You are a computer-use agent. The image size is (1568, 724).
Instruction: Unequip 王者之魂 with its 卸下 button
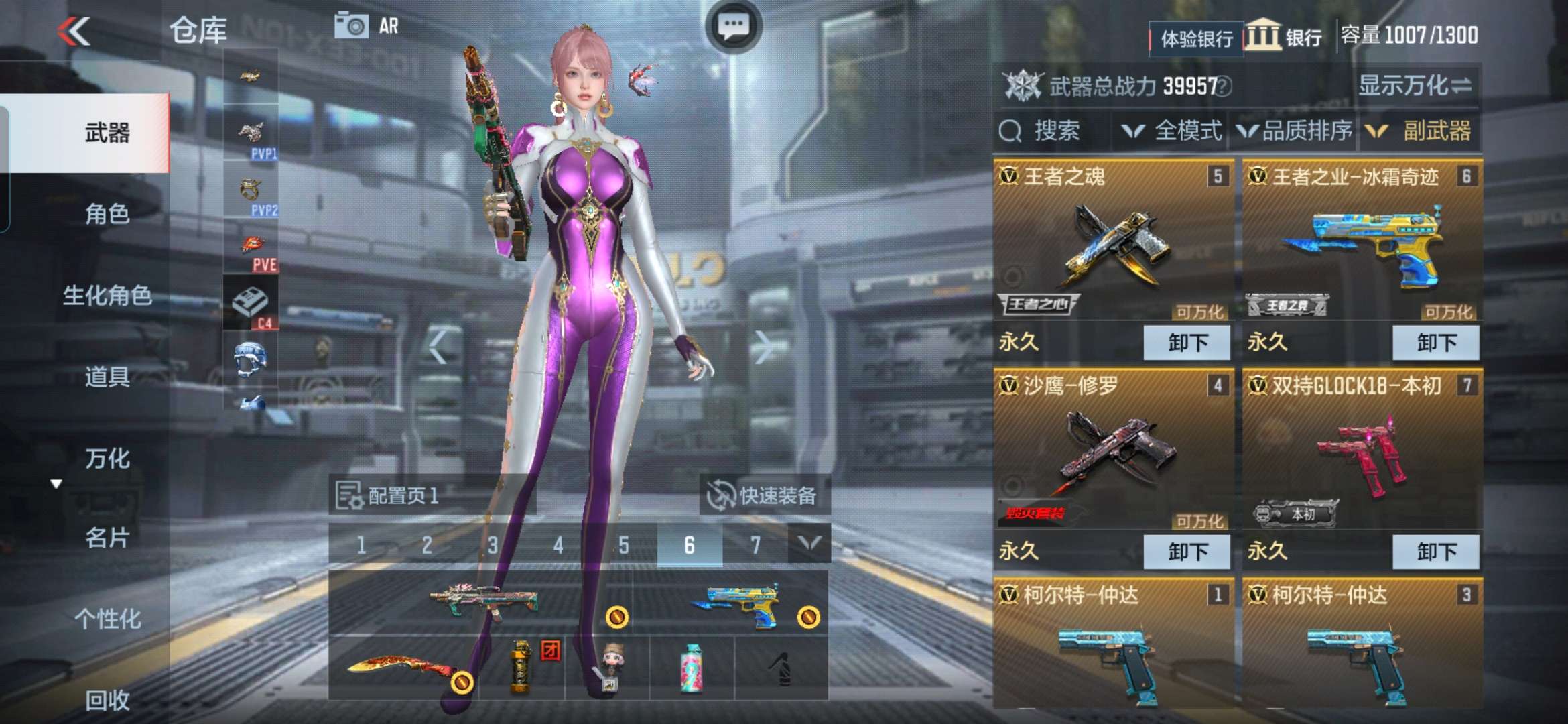click(x=1187, y=343)
